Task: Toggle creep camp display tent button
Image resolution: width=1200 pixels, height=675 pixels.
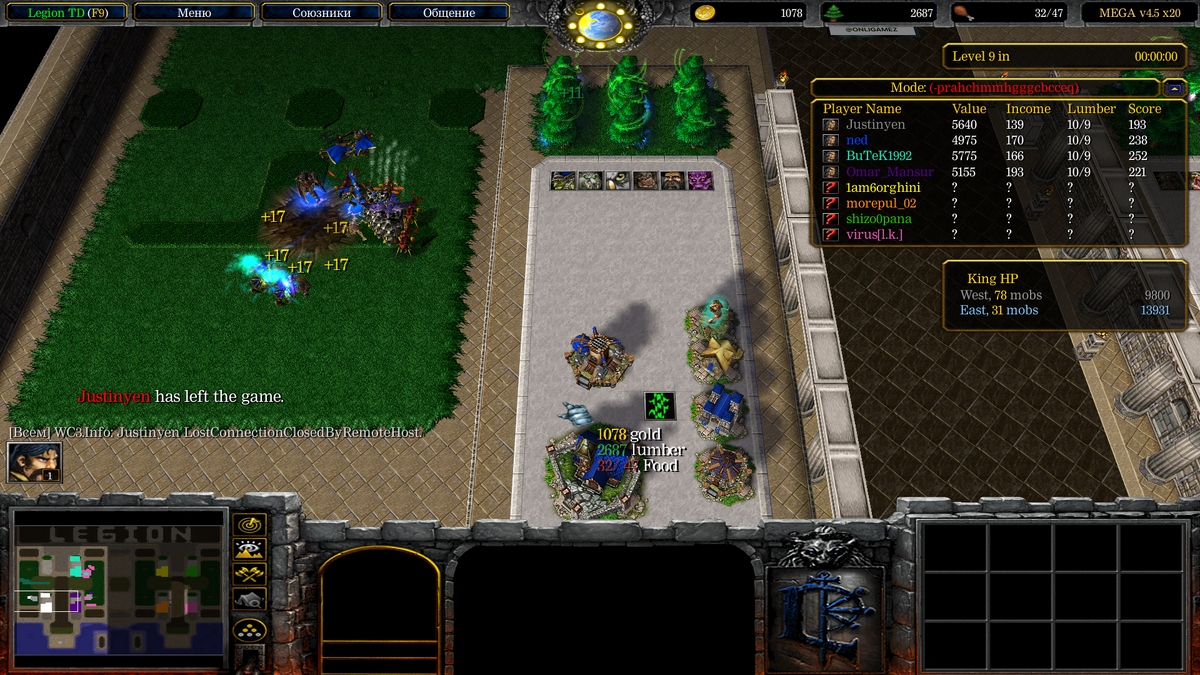Action: click(x=249, y=599)
